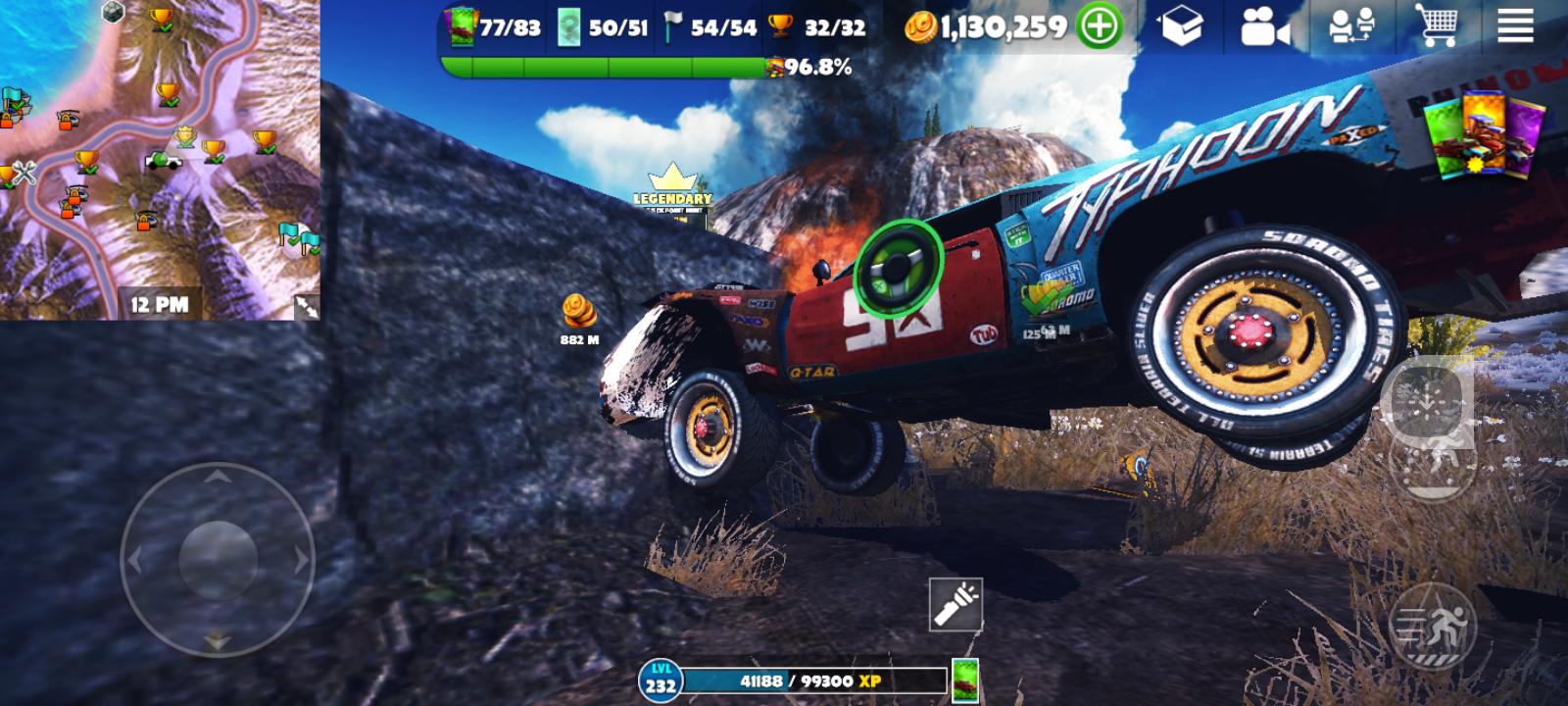Tap the green plus to buy coins
The width and height of the screenshot is (1568, 706).
(x=1099, y=26)
